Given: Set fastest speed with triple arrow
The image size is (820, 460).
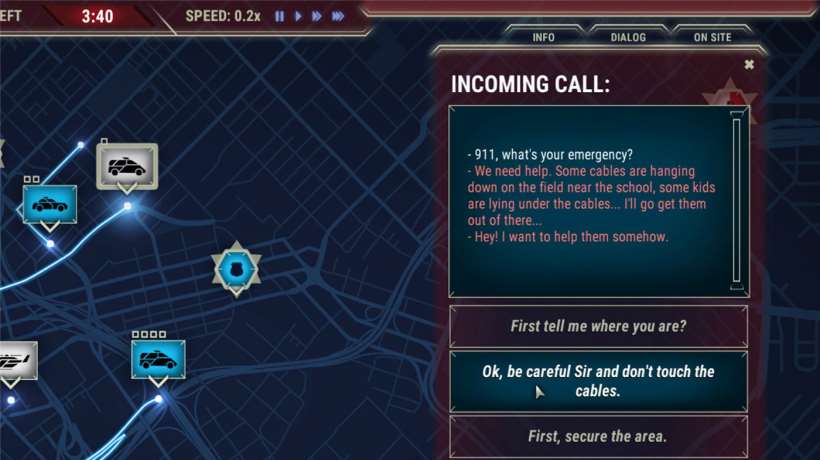Looking at the screenshot, I should click(338, 17).
